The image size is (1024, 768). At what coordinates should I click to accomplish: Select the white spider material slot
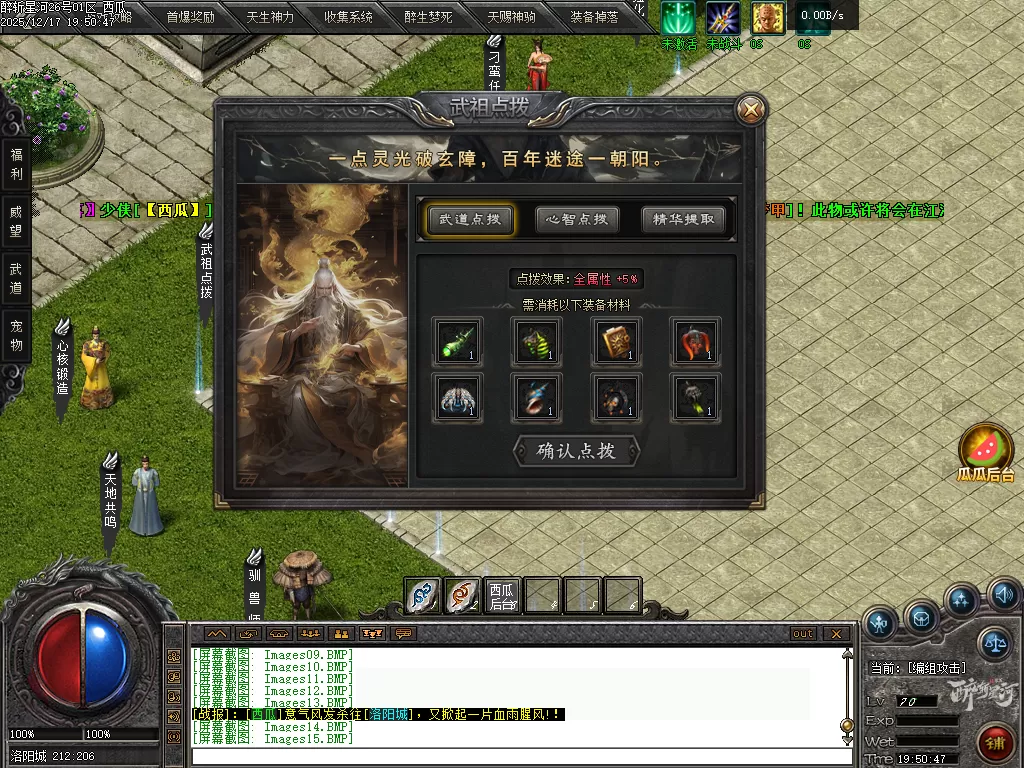[x=457, y=397]
